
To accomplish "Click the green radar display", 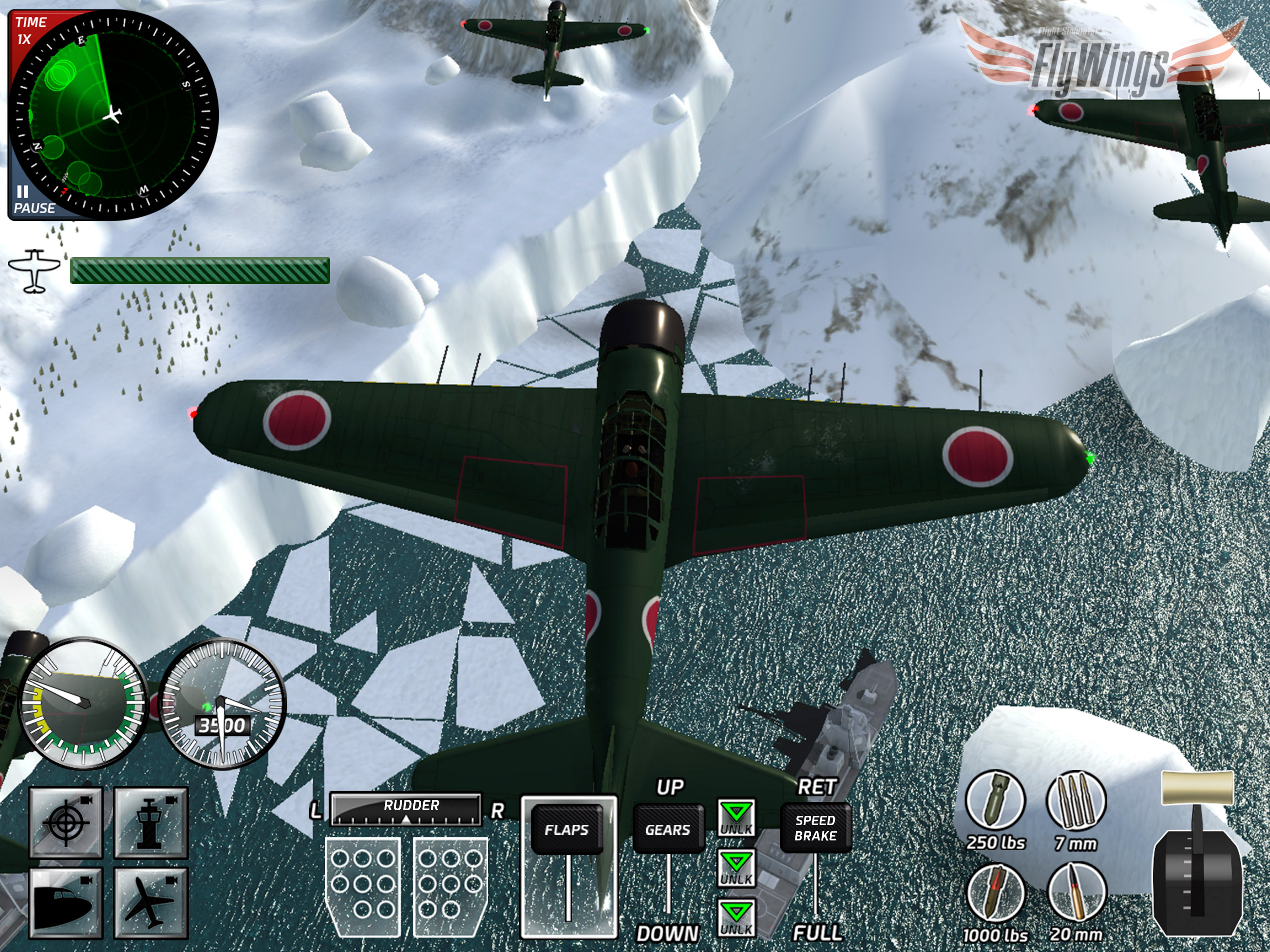I will coord(114,115).
